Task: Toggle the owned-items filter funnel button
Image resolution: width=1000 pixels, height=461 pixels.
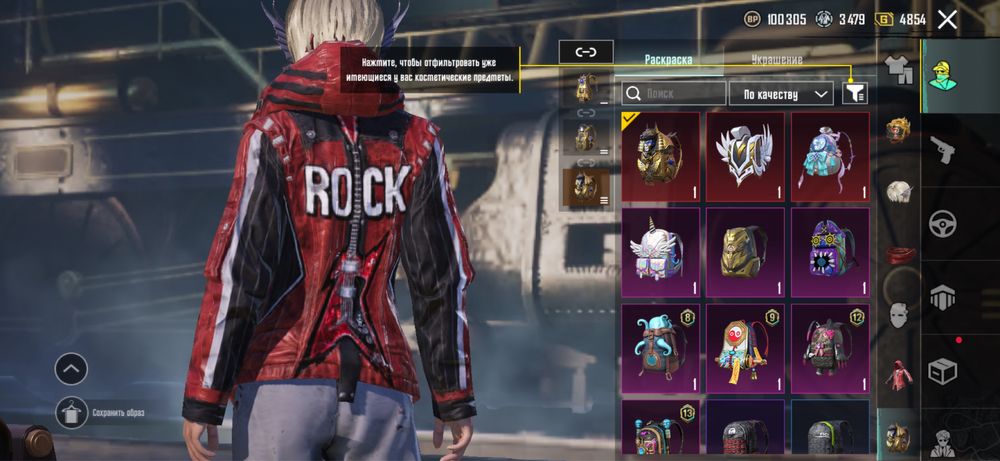Action: point(855,93)
